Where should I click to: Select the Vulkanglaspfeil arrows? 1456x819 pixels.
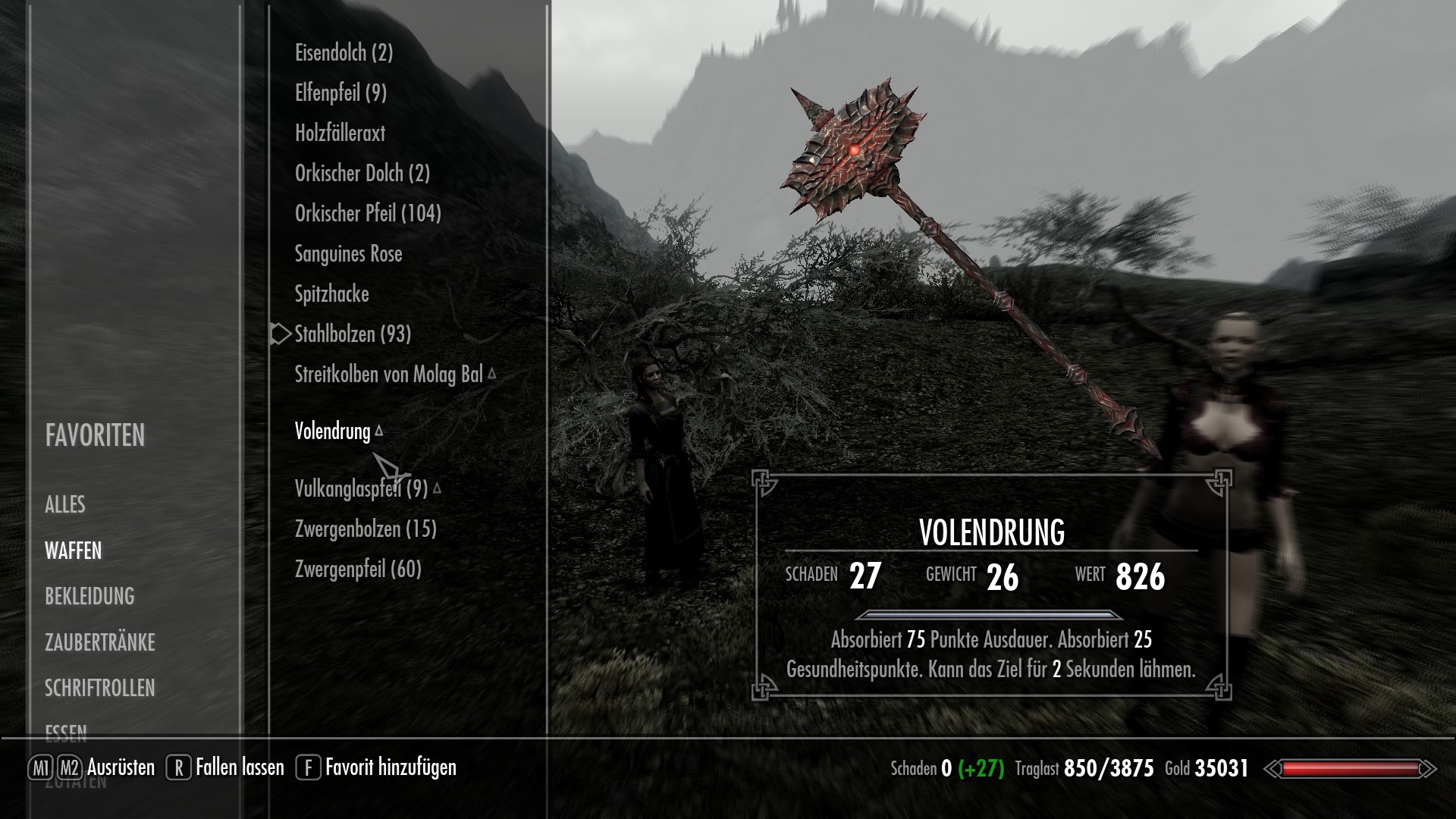pos(361,488)
